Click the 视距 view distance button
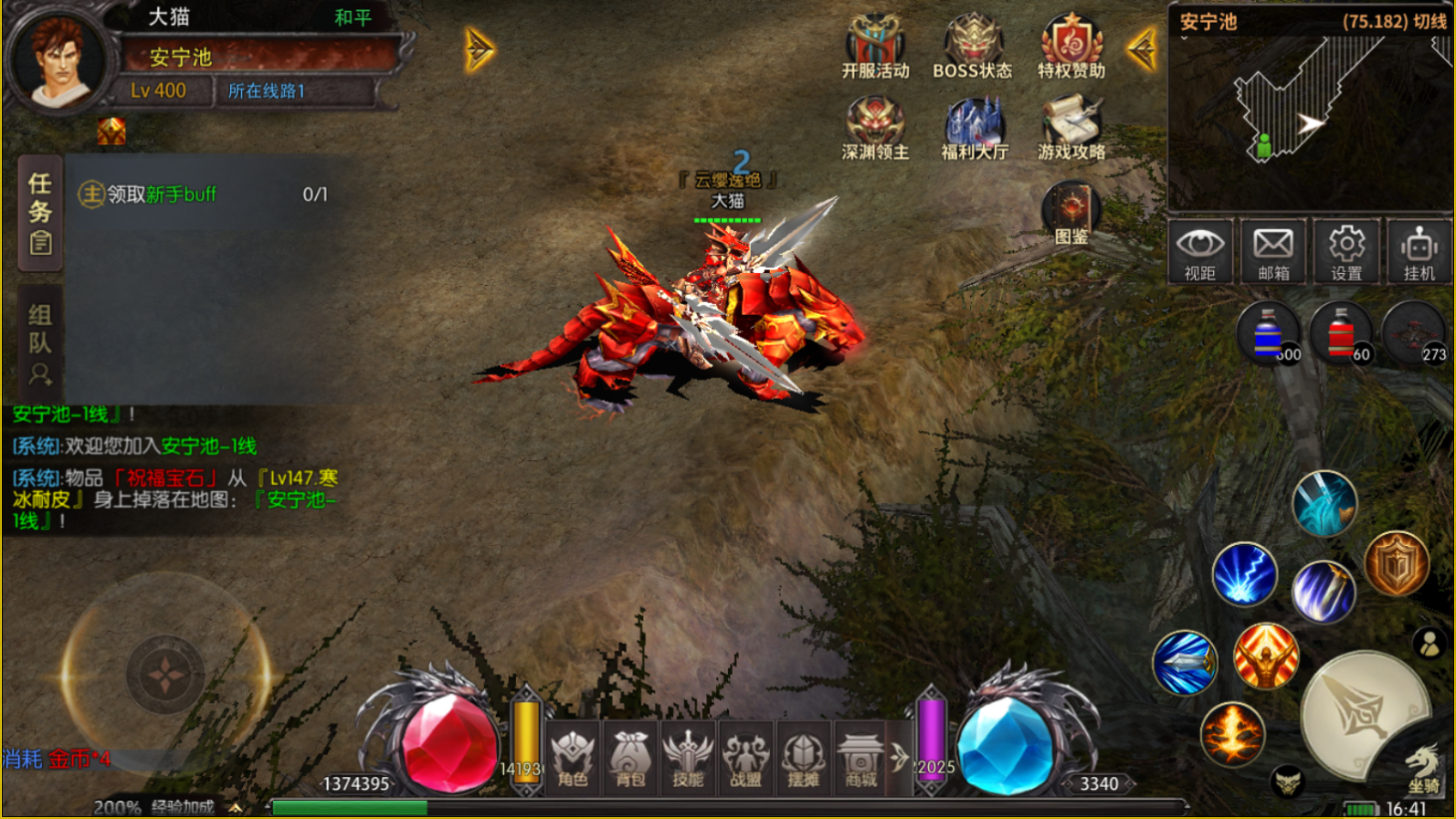Image resolution: width=1456 pixels, height=819 pixels. tap(1199, 251)
